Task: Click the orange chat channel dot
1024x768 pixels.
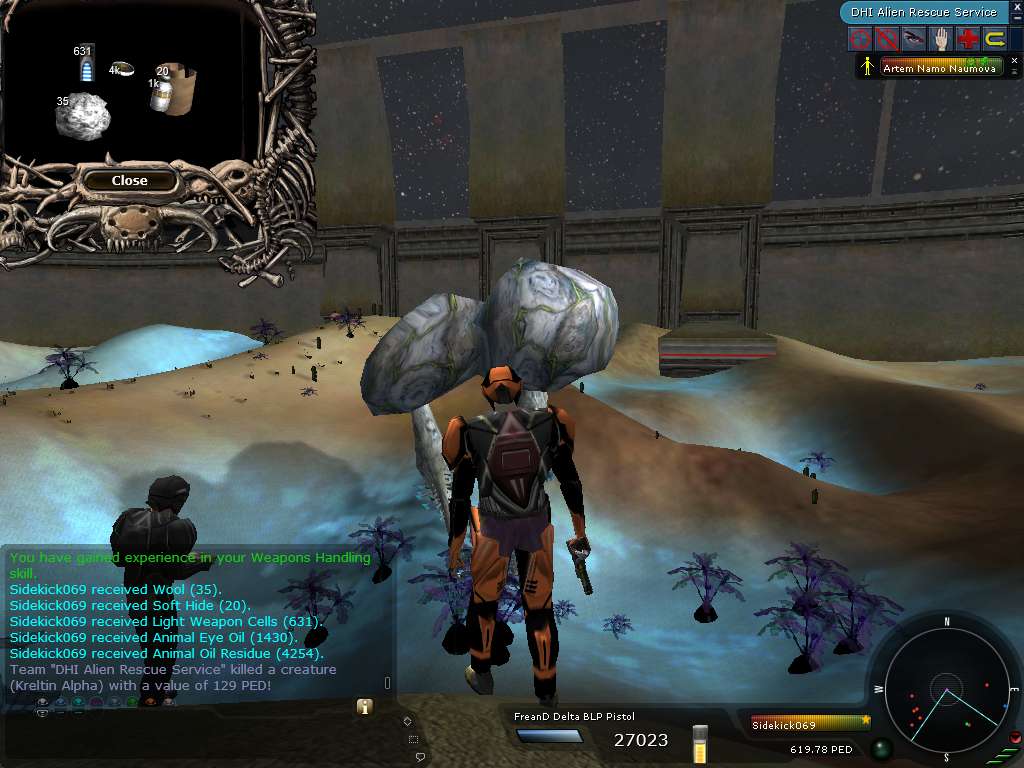Action: click(x=150, y=702)
